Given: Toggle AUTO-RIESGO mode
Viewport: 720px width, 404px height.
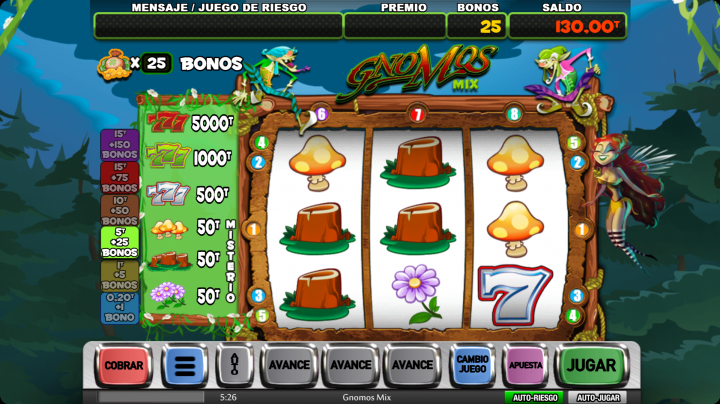Looking at the screenshot, I should [534, 397].
